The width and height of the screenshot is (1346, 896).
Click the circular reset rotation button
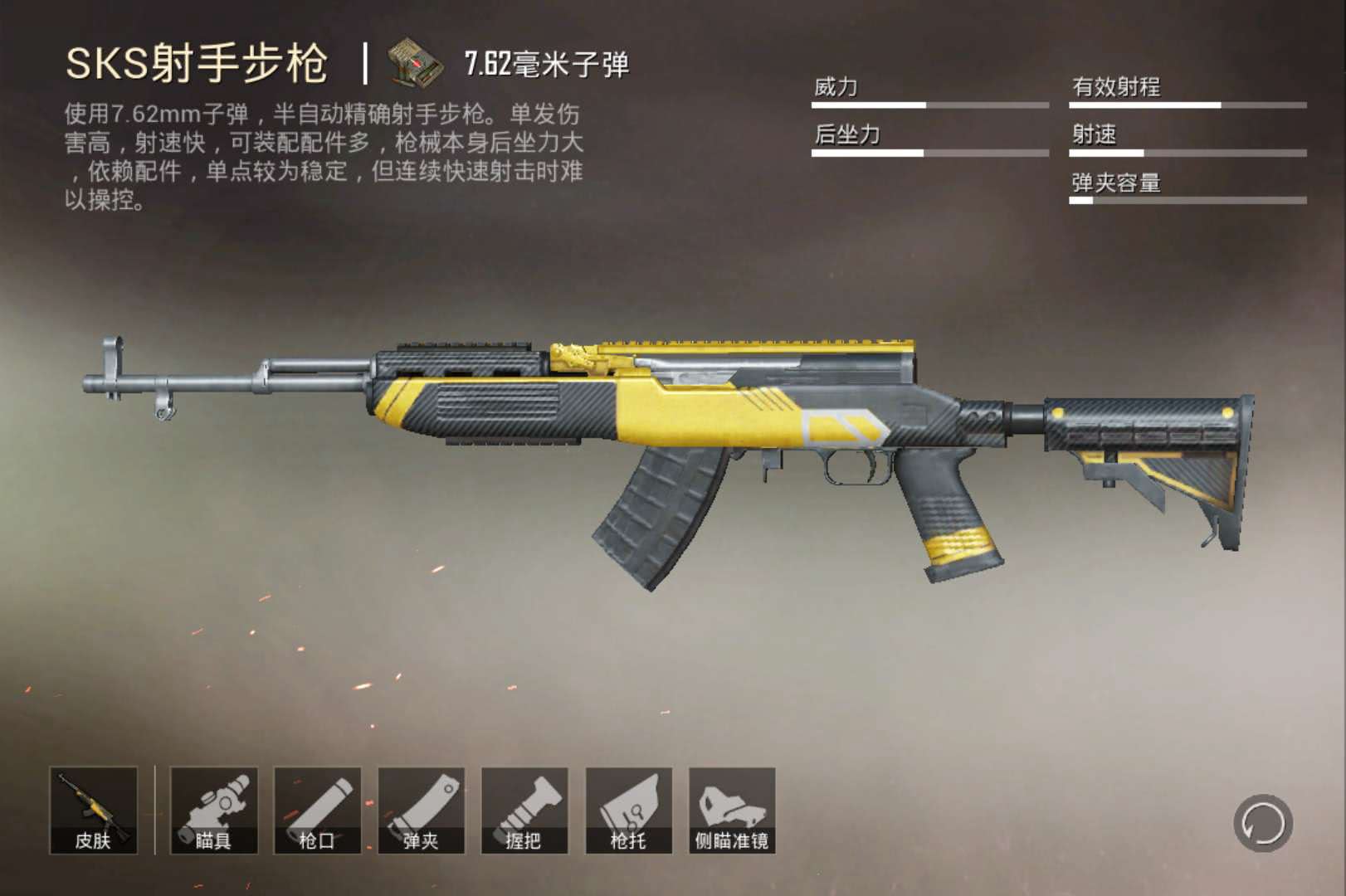[1262, 823]
